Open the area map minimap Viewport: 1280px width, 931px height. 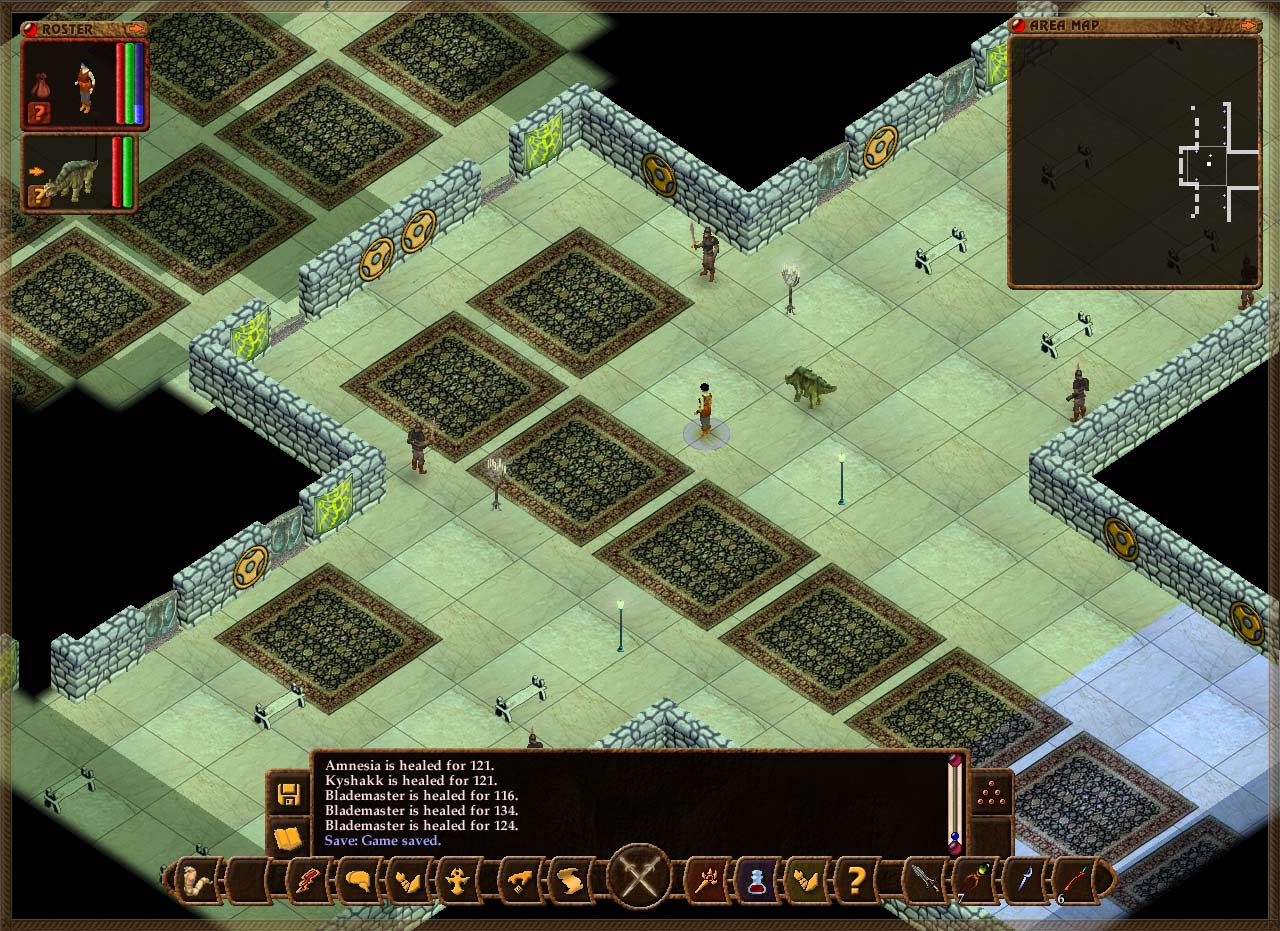(1134, 162)
